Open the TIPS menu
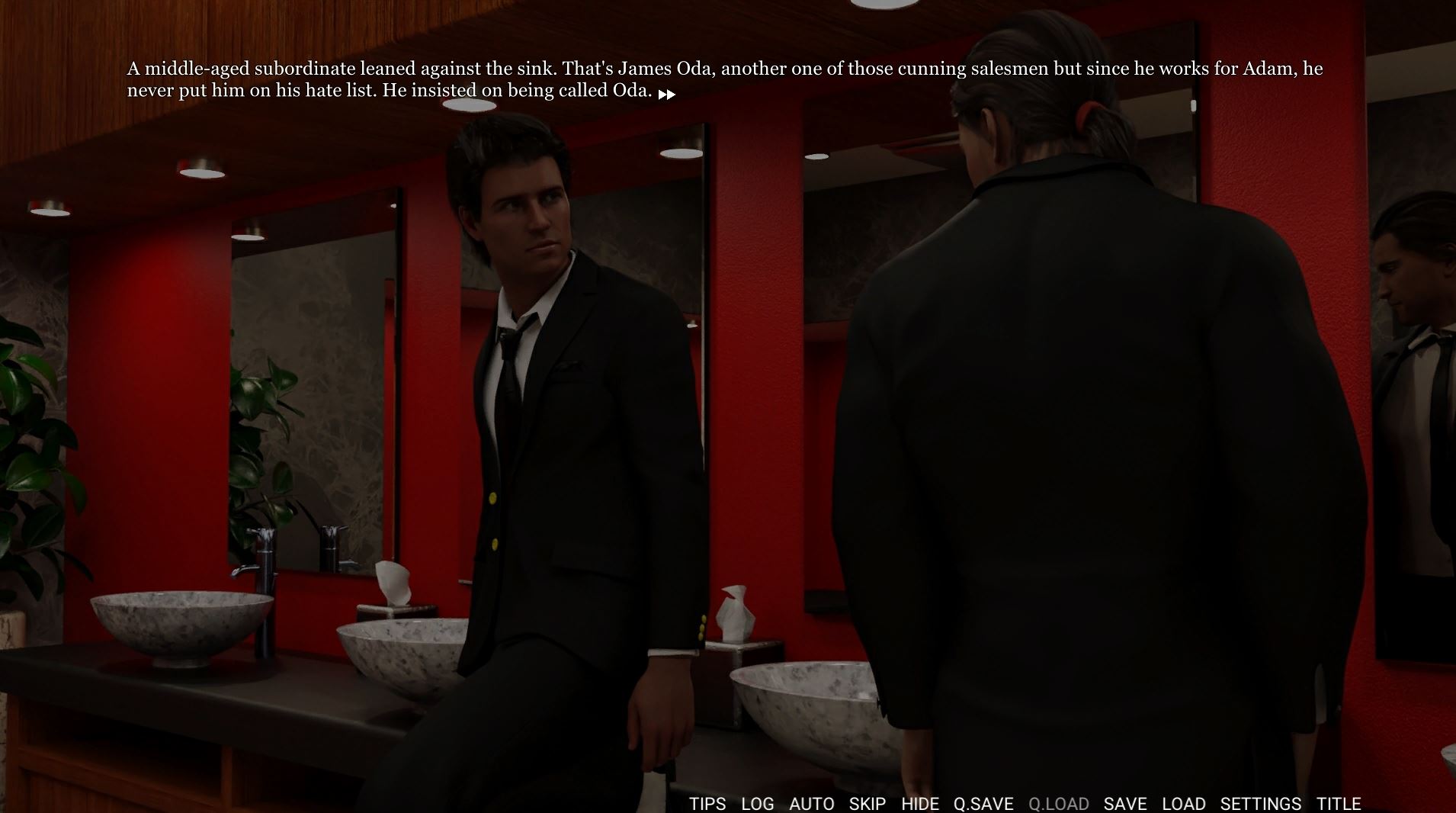Viewport: 1456px width, 813px height. pyautogui.click(x=707, y=804)
